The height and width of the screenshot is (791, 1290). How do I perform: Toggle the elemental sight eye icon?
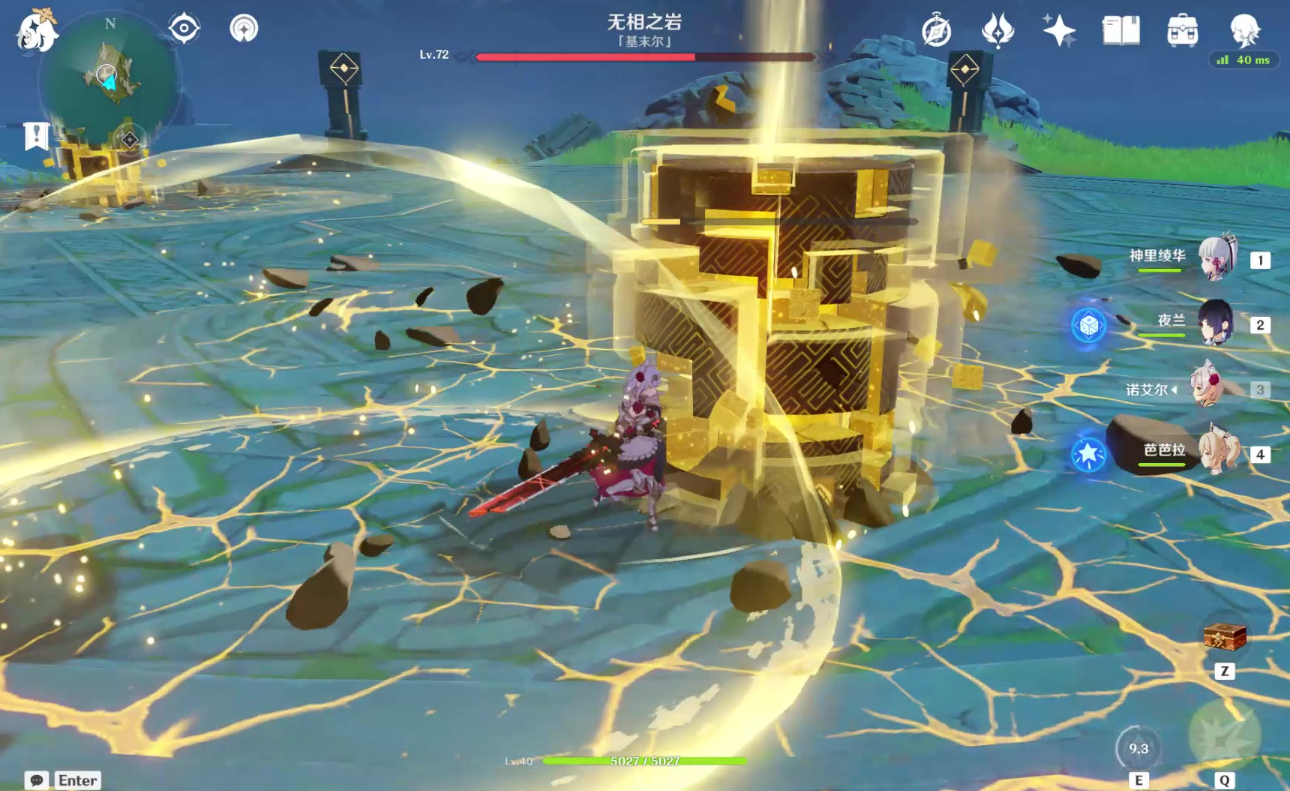184,28
